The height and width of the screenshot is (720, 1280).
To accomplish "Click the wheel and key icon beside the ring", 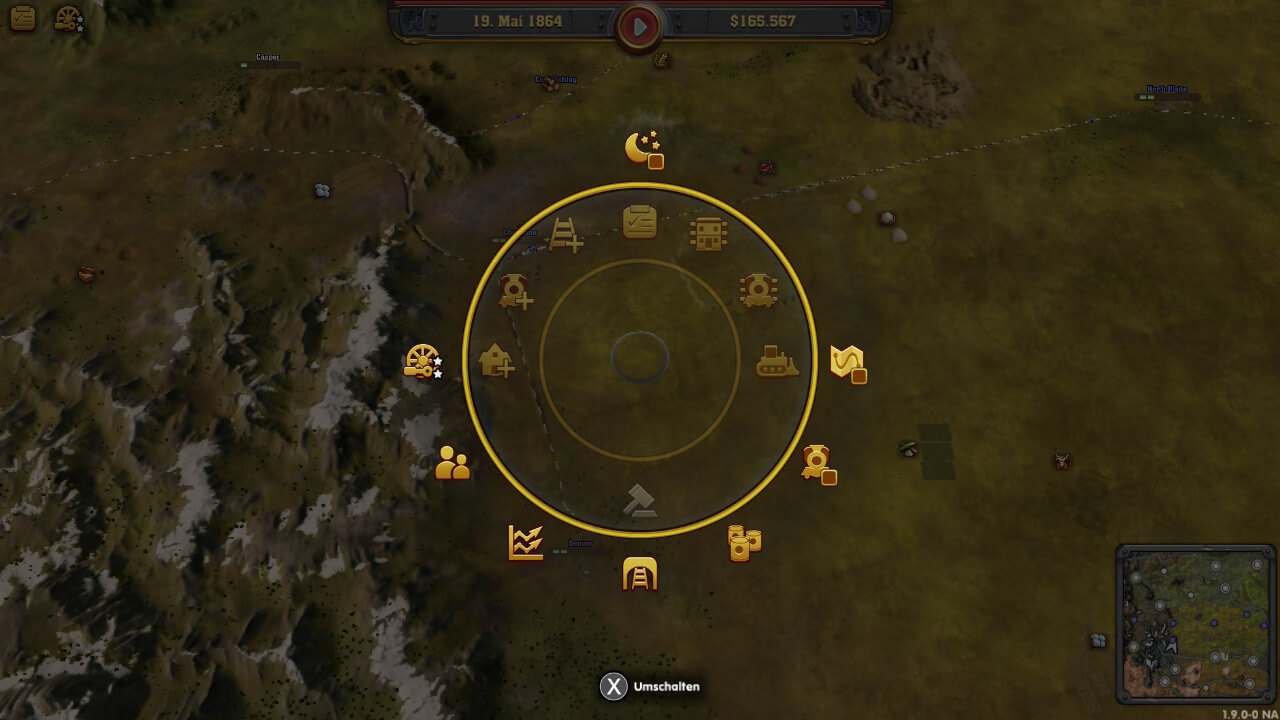I will pos(422,361).
